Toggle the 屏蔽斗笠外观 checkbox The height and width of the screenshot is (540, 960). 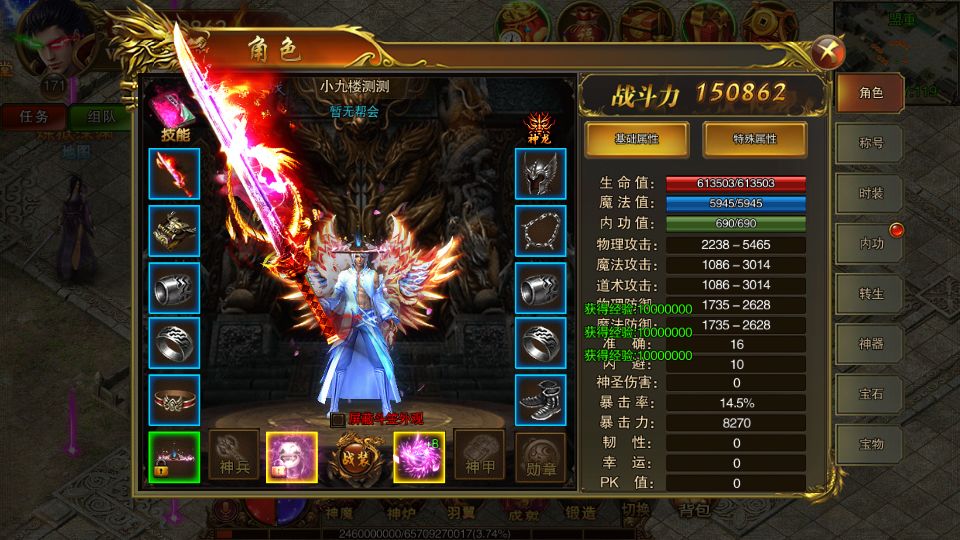coord(337,421)
